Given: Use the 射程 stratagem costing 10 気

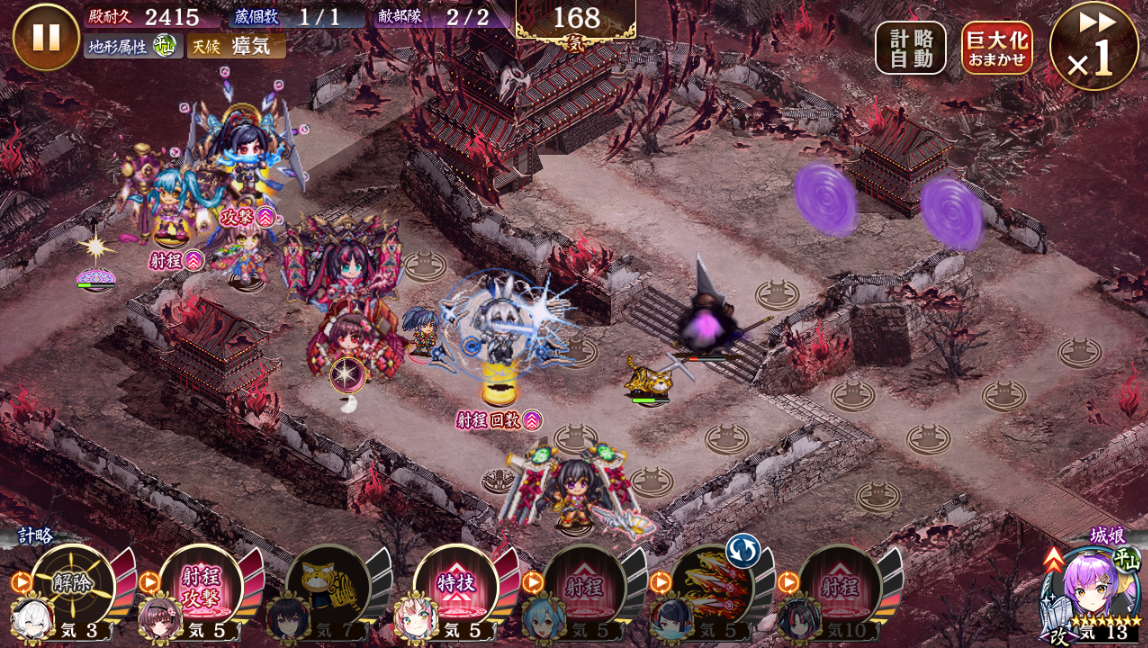Looking at the screenshot, I should pyautogui.click(x=840, y=585).
